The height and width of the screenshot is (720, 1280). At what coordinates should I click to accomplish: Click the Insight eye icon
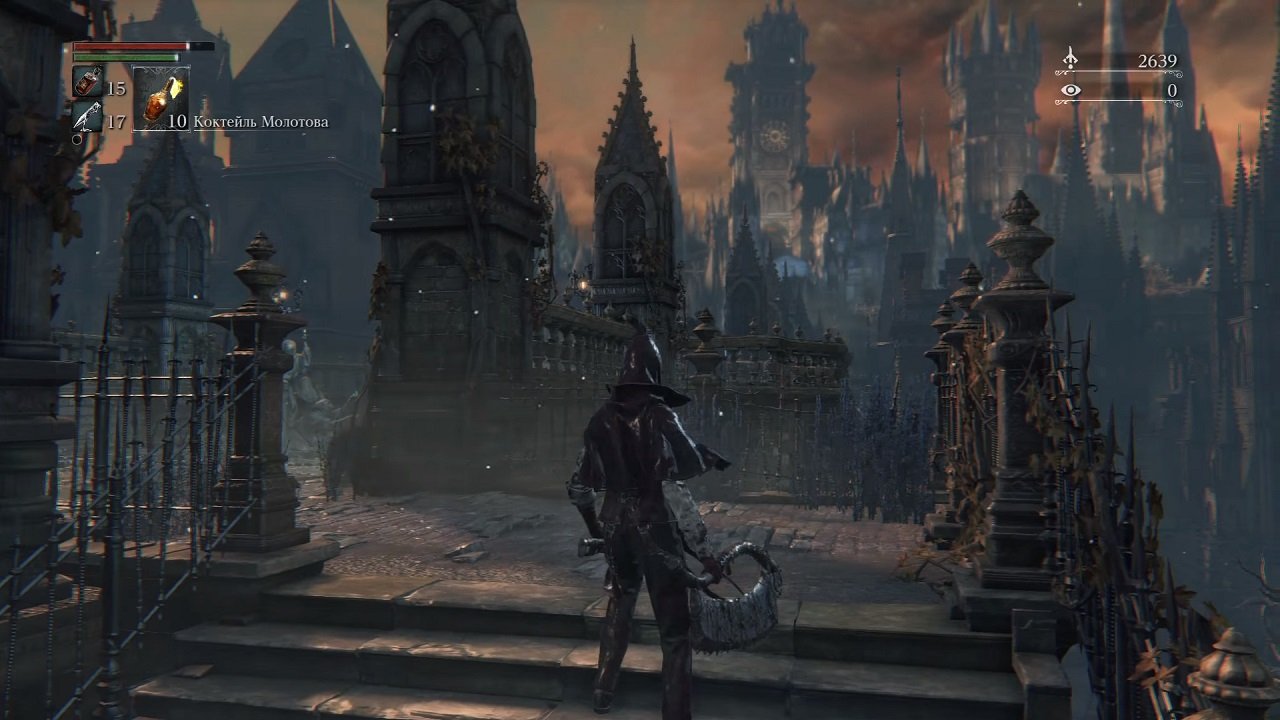[x=1069, y=92]
